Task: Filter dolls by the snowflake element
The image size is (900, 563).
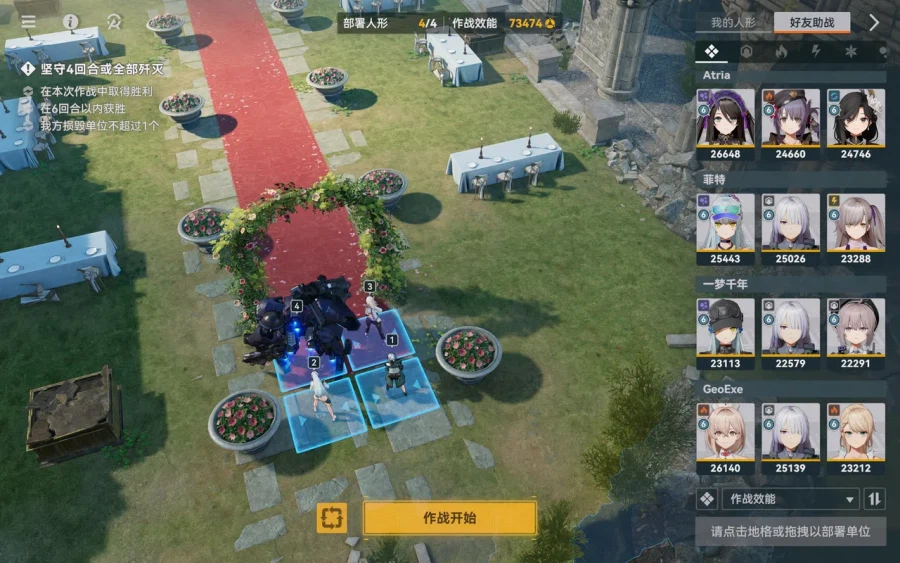Action: [851, 51]
